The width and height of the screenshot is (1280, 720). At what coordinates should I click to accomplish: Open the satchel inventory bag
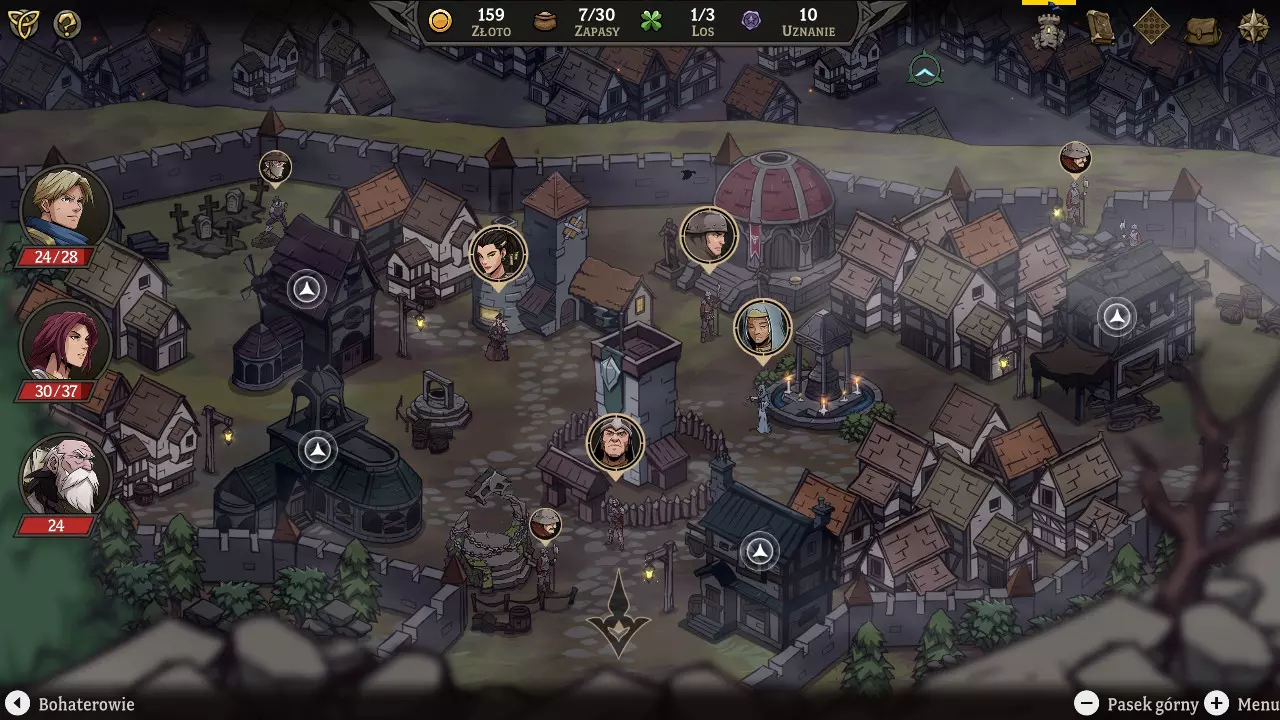coord(1203,29)
